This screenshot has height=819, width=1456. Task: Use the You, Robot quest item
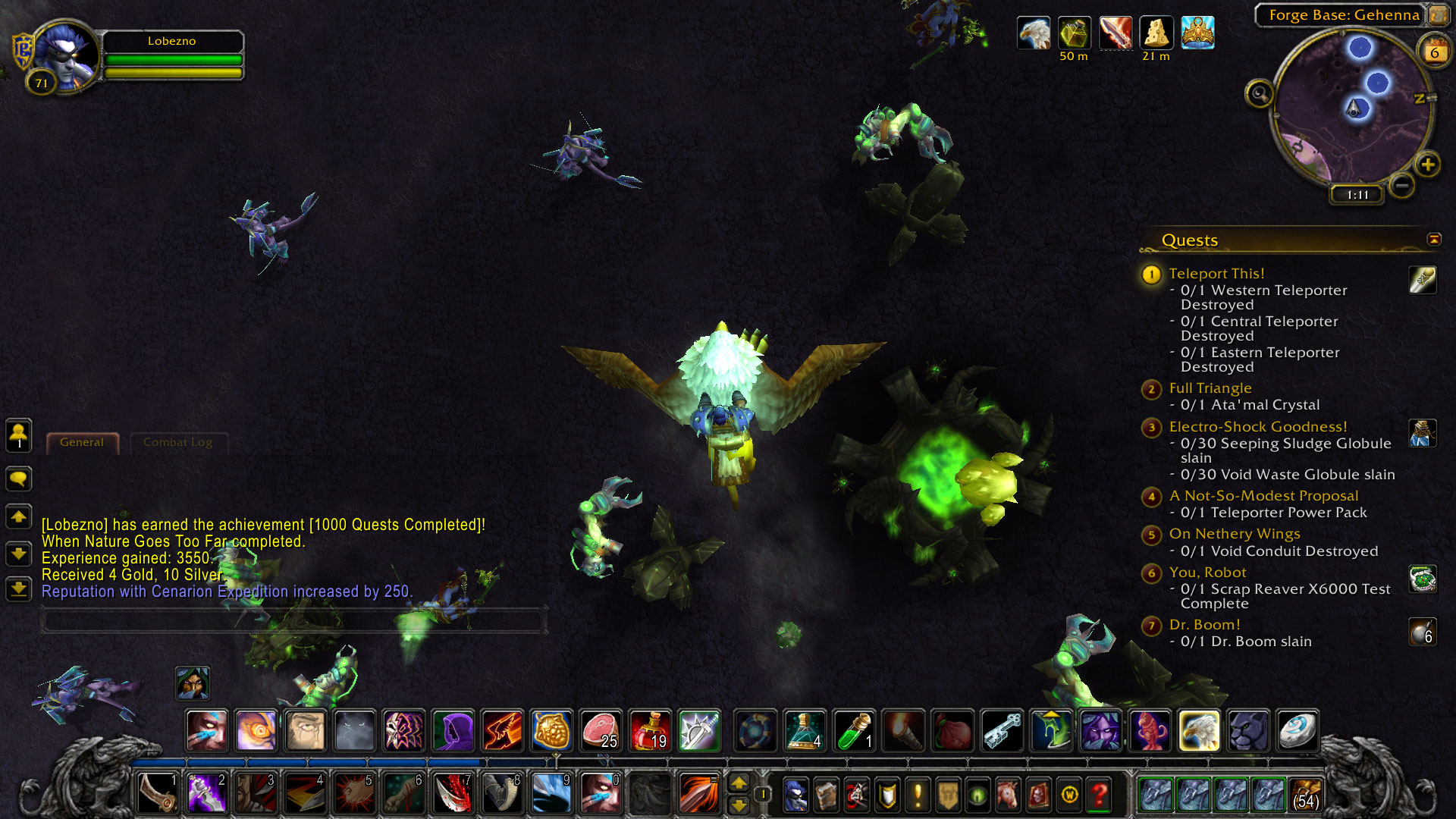pyautogui.click(x=1422, y=579)
